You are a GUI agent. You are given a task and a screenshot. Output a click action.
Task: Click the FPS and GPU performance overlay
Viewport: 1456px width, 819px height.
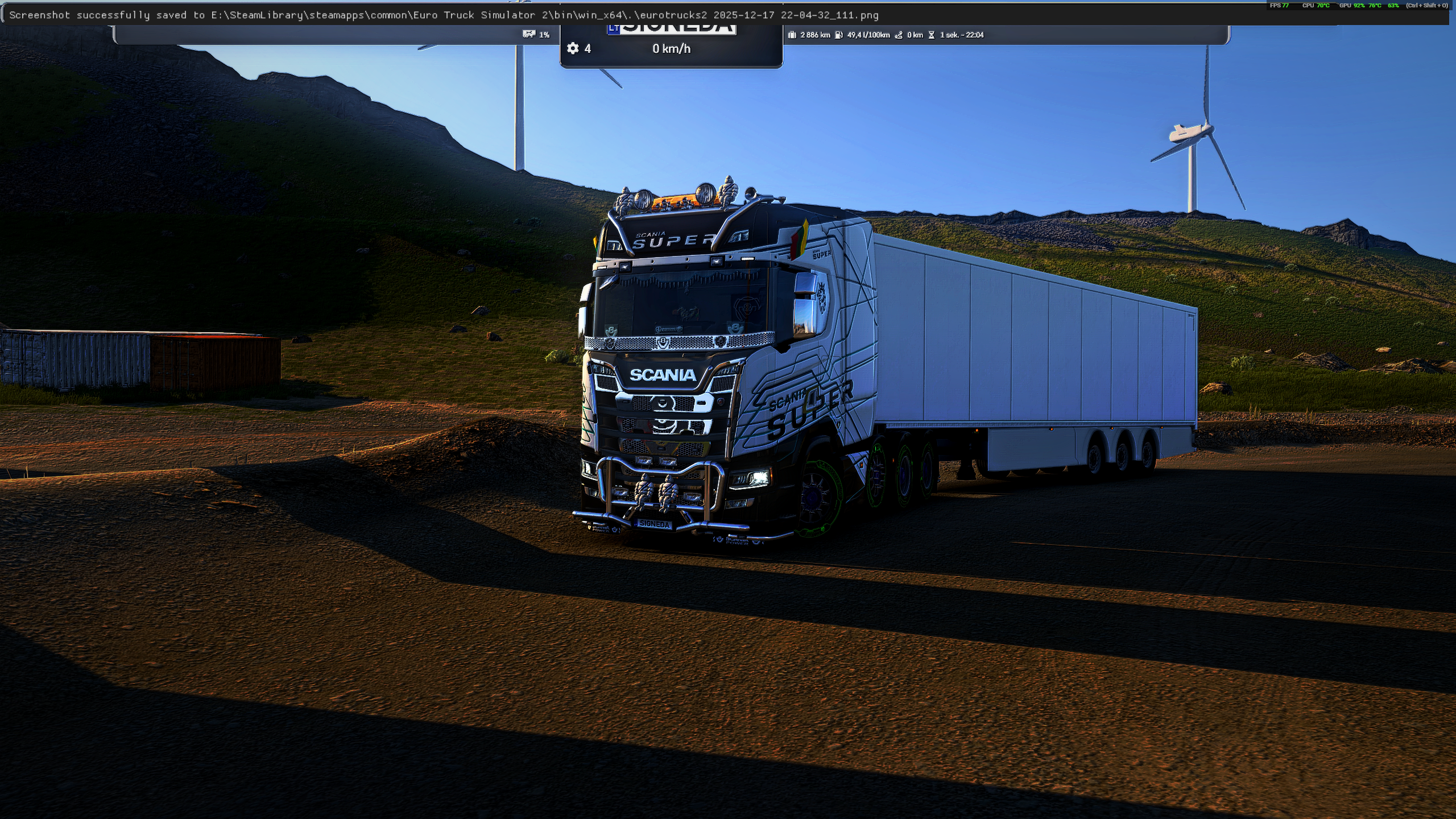click(x=1358, y=6)
